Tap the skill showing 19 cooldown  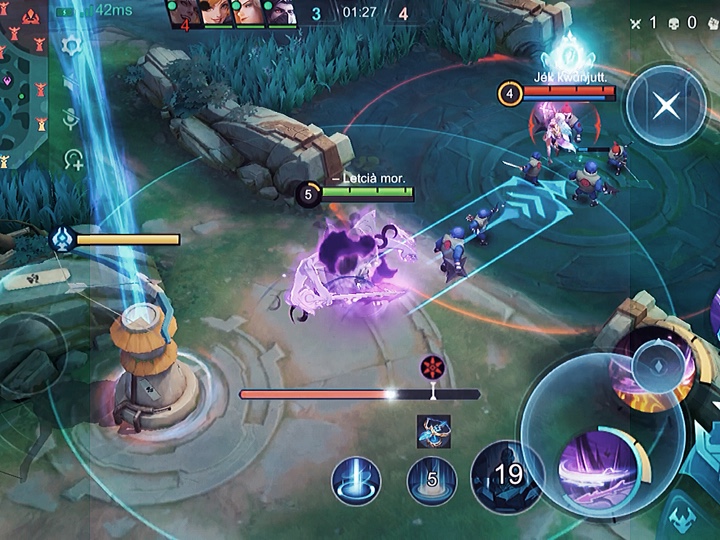pos(507,475)
